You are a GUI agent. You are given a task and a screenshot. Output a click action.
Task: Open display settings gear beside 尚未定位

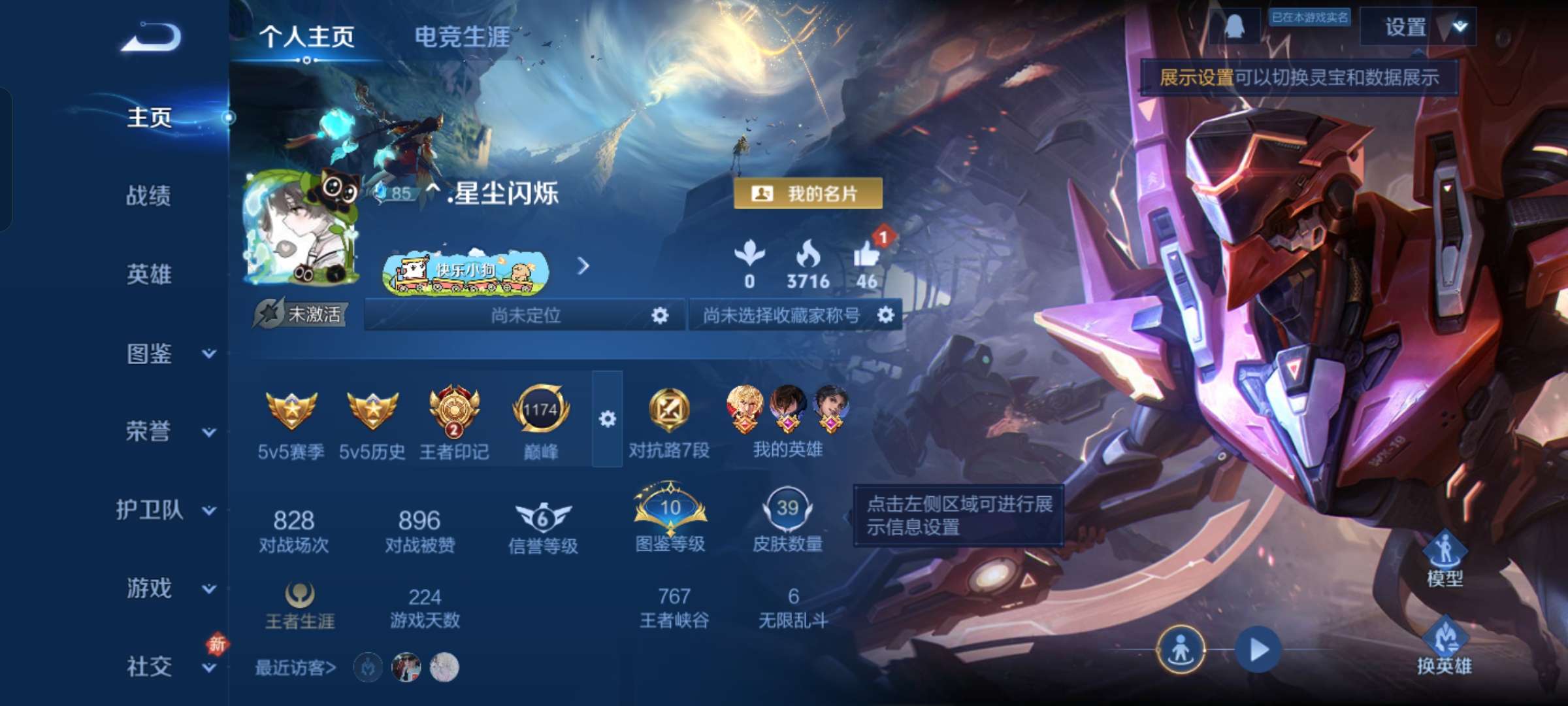coord(661,314)
